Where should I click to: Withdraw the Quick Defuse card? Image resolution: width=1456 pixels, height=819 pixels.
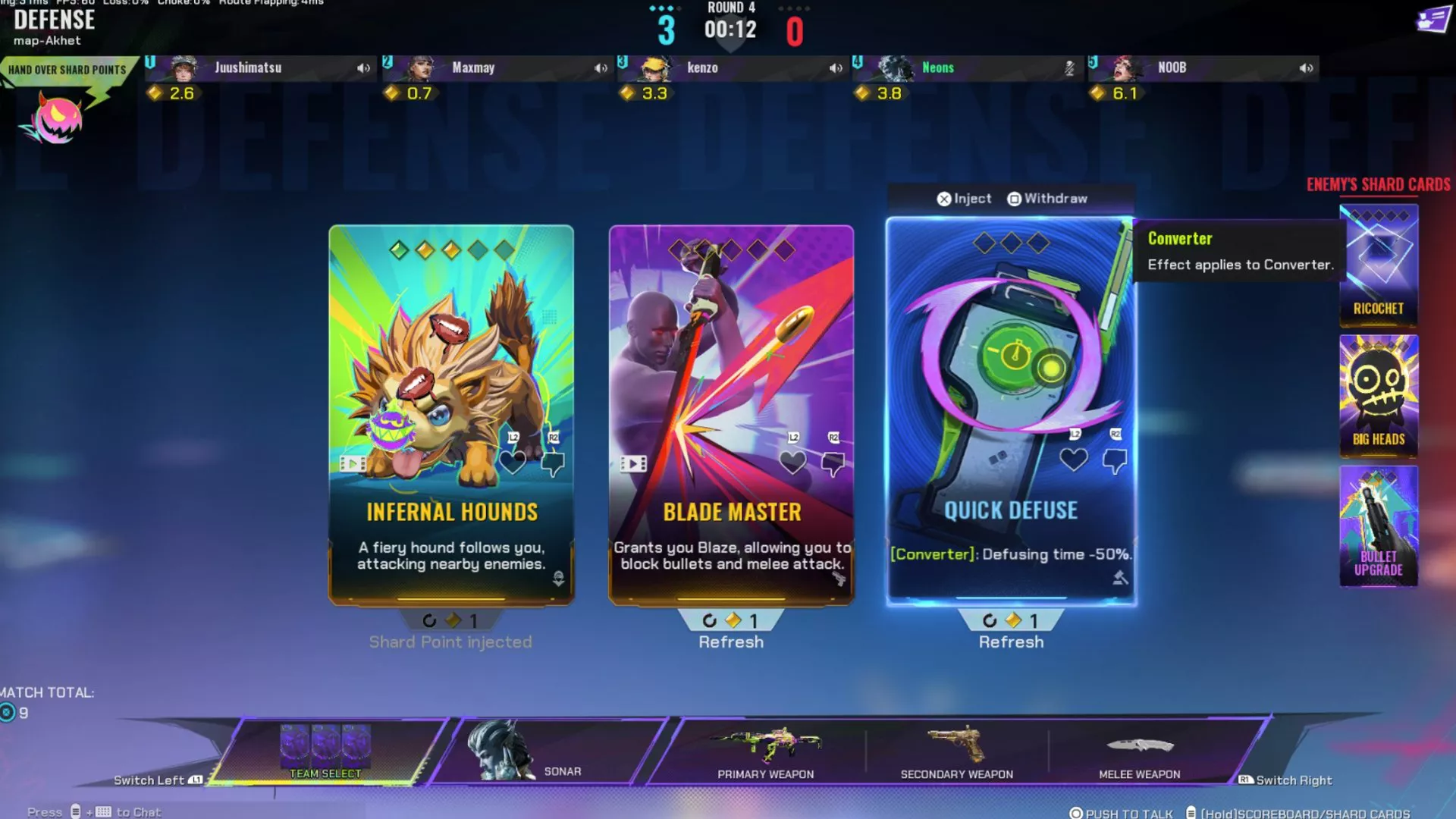[1047, 198]
